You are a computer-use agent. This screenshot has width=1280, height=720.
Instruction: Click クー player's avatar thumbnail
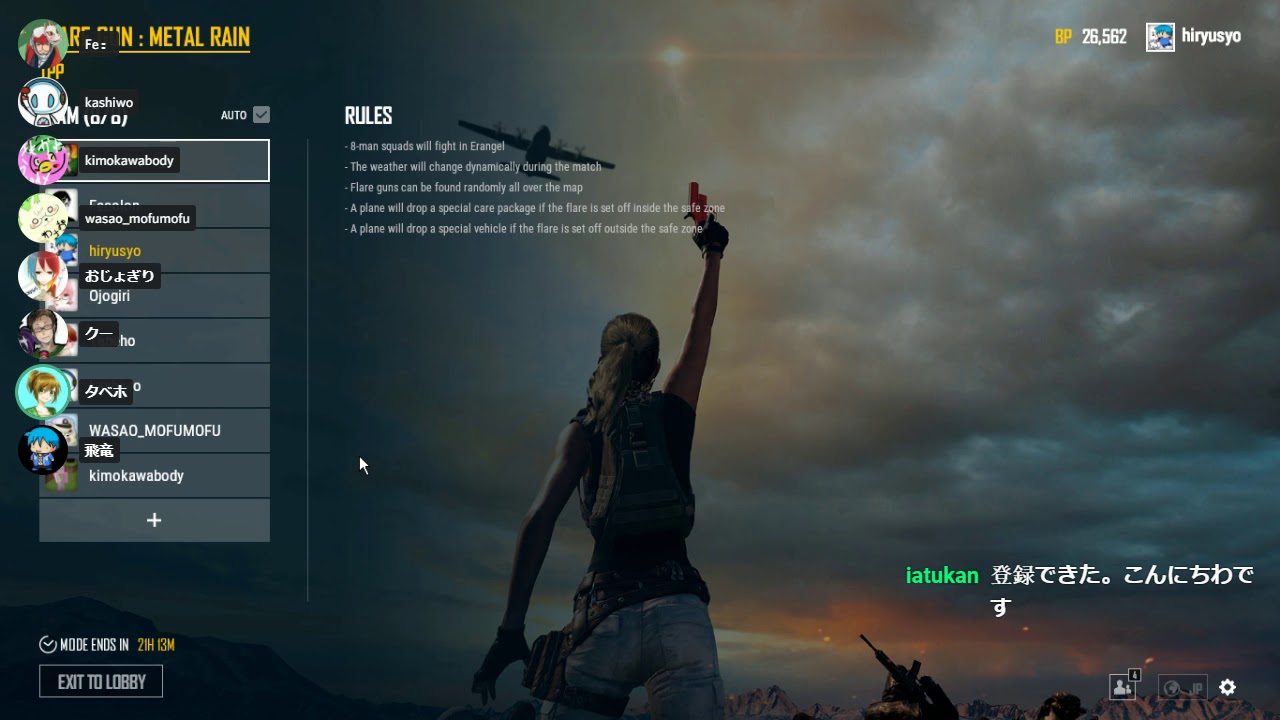coord(45,332)
